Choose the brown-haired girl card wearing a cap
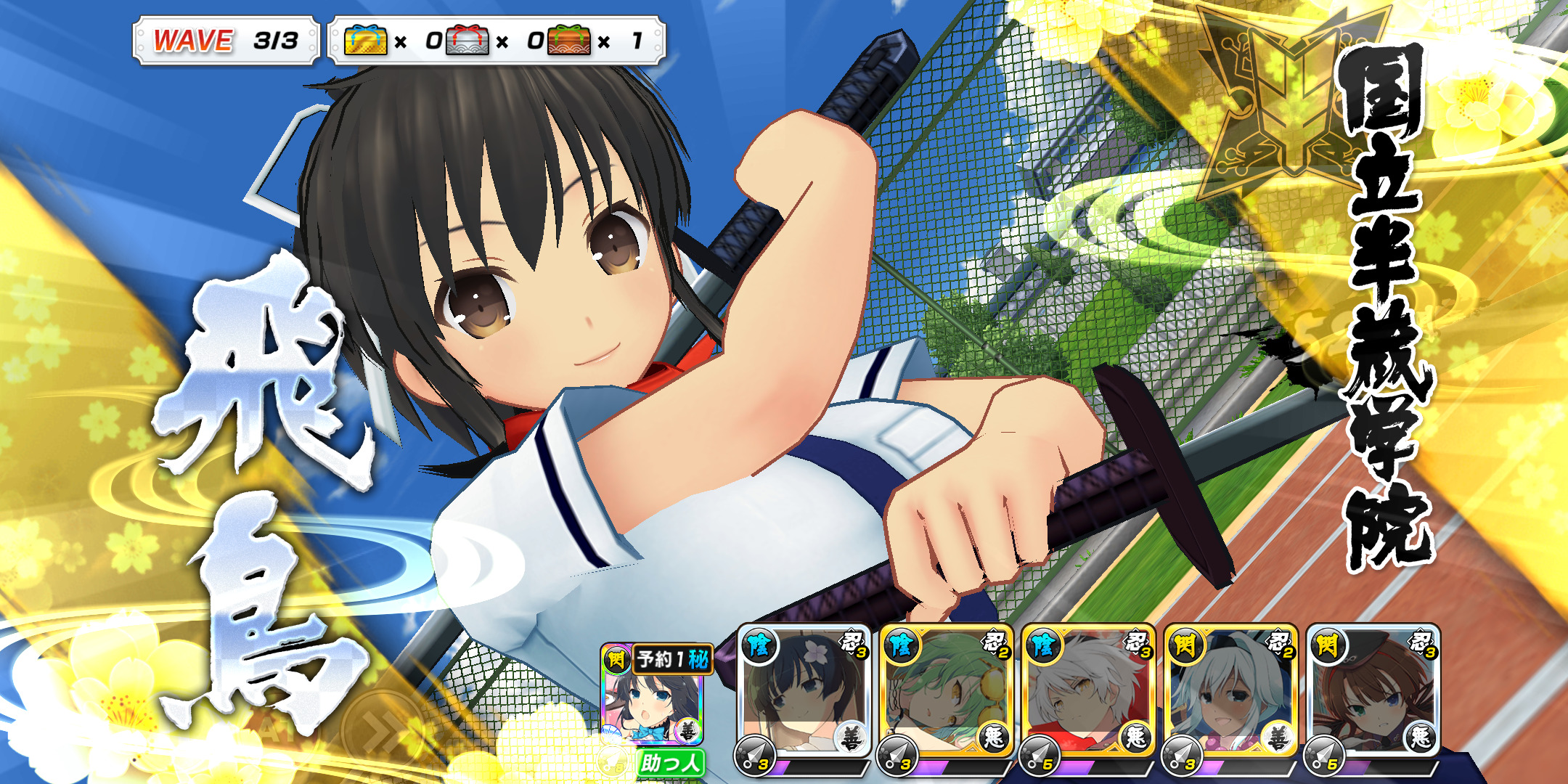This screenshot has height=784, width=1568. (1373, 693)
